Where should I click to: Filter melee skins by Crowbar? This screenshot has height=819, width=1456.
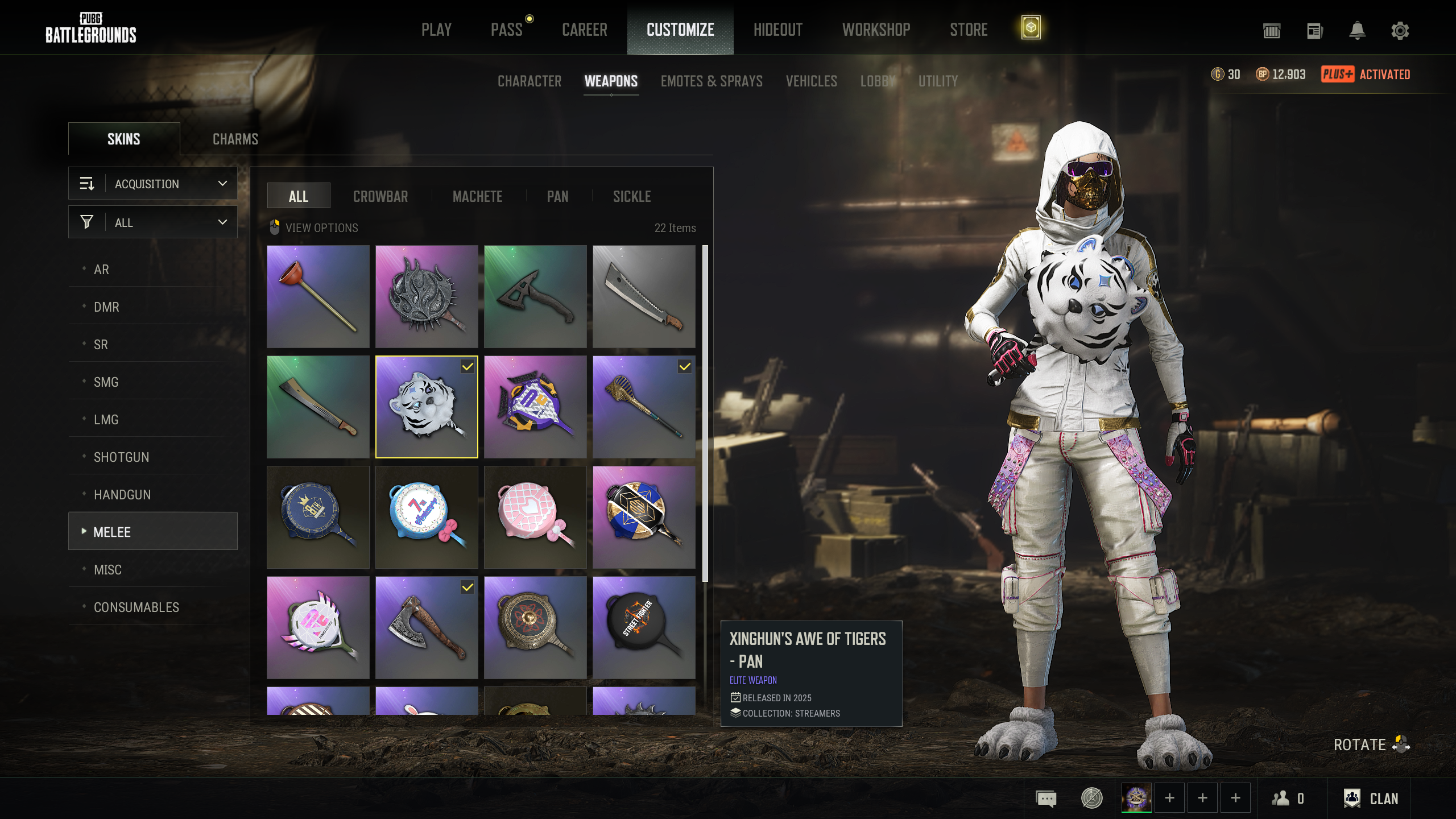pos(380,197)
